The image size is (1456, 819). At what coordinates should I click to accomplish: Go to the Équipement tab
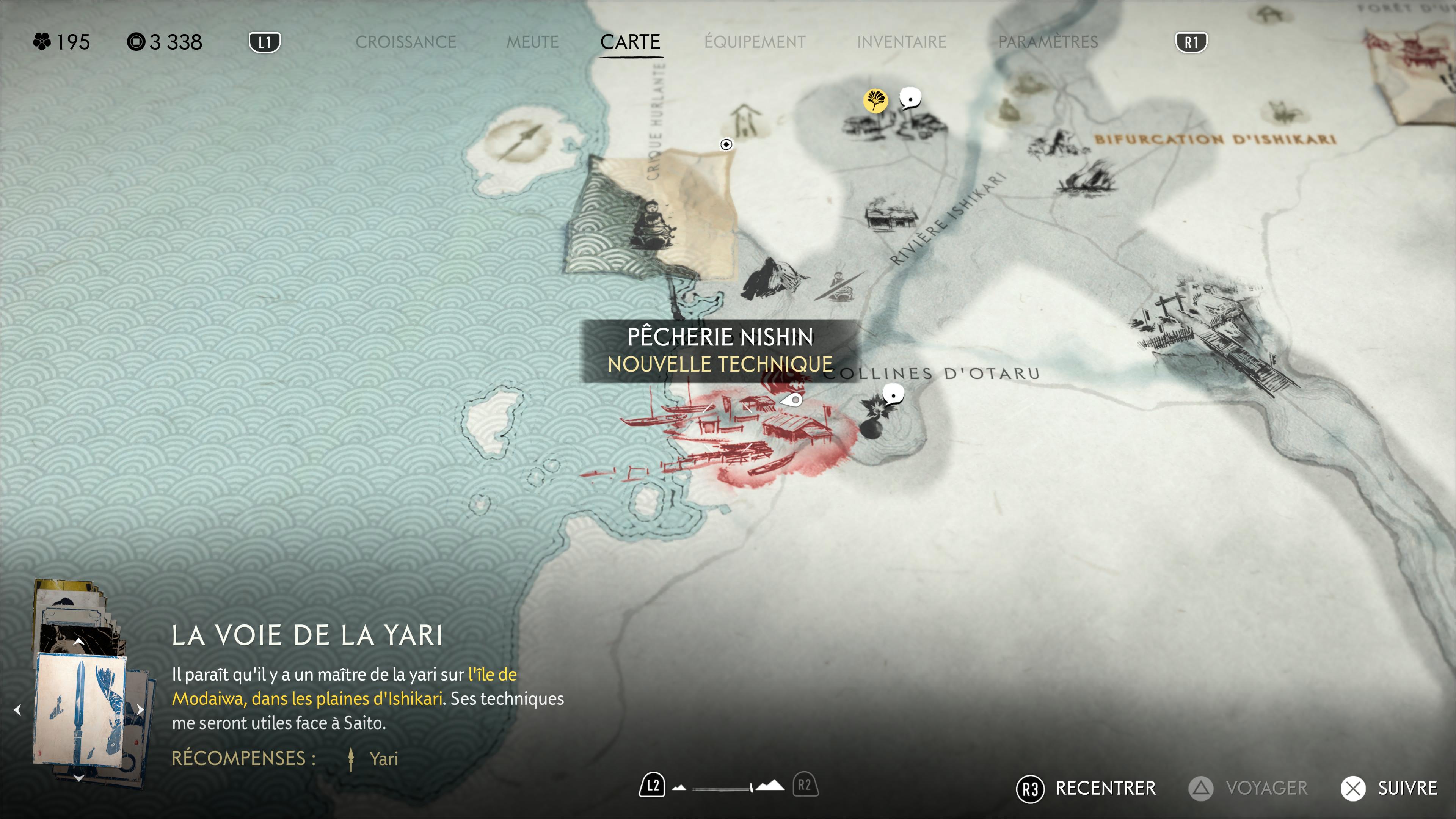tap(755, 42)
